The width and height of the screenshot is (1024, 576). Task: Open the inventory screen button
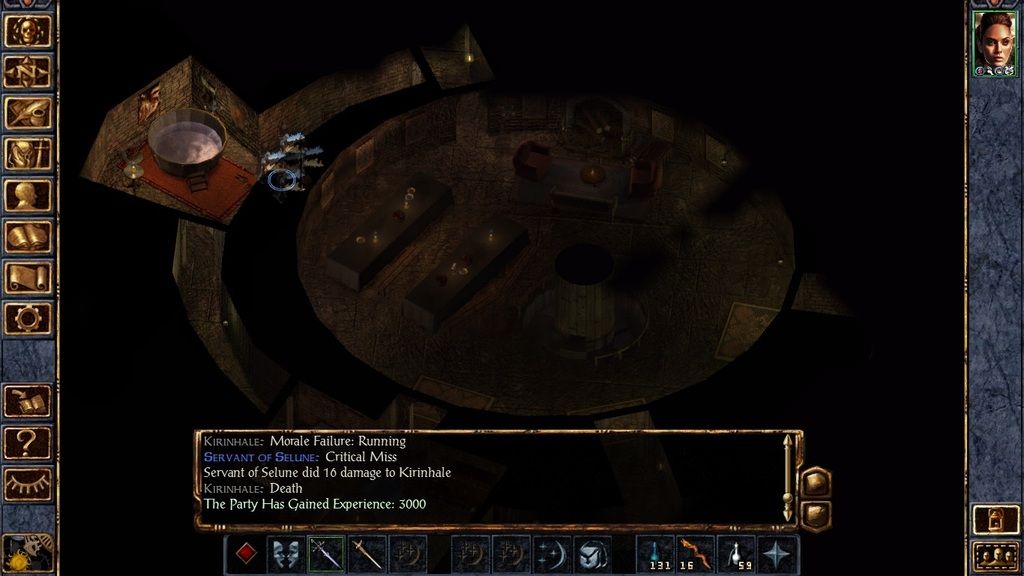click(28, 153)
